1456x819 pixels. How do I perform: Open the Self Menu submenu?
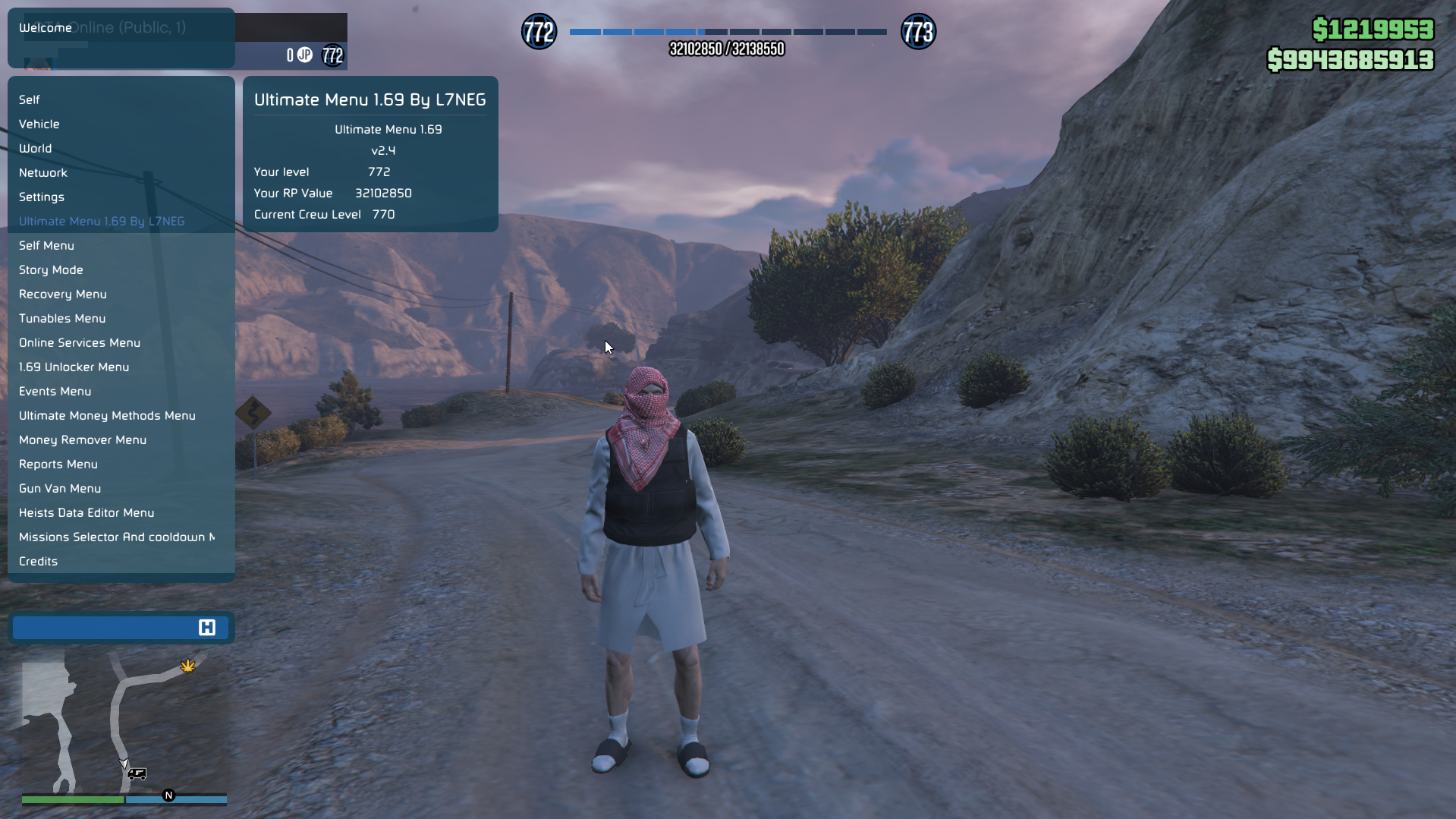[x=46, y=245]
